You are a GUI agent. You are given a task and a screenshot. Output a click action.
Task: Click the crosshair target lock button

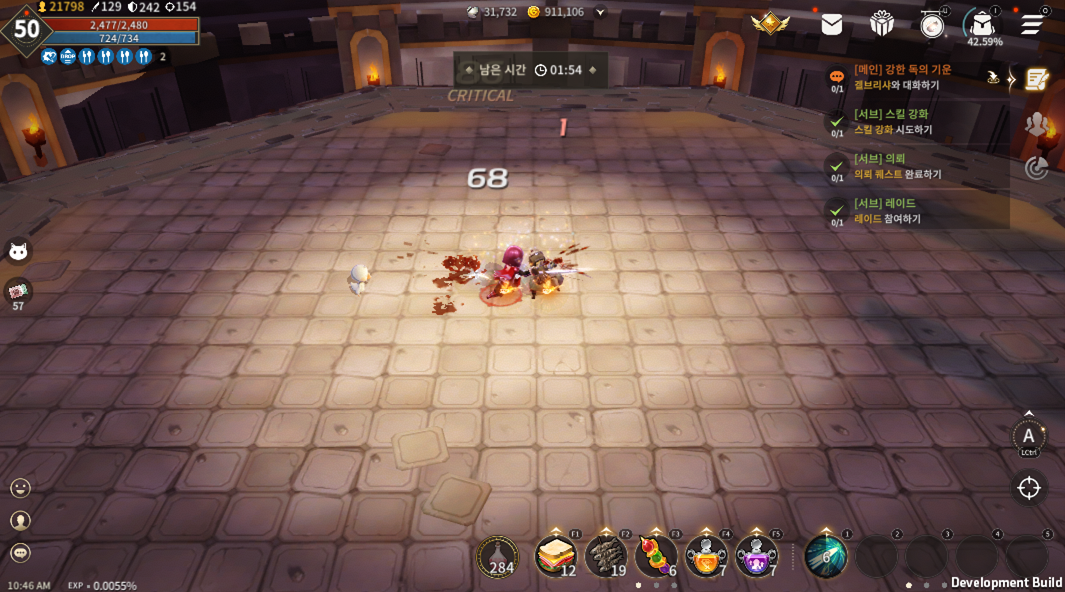(x=1029, y=487)
